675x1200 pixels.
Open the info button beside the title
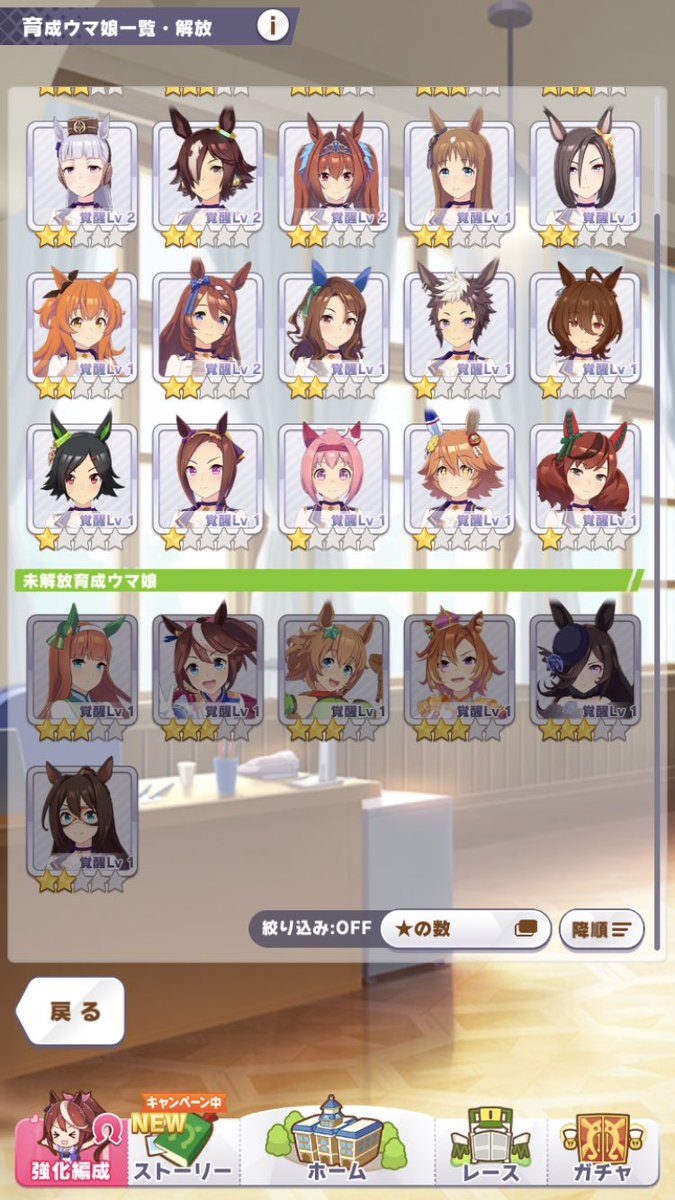point(273,26)
